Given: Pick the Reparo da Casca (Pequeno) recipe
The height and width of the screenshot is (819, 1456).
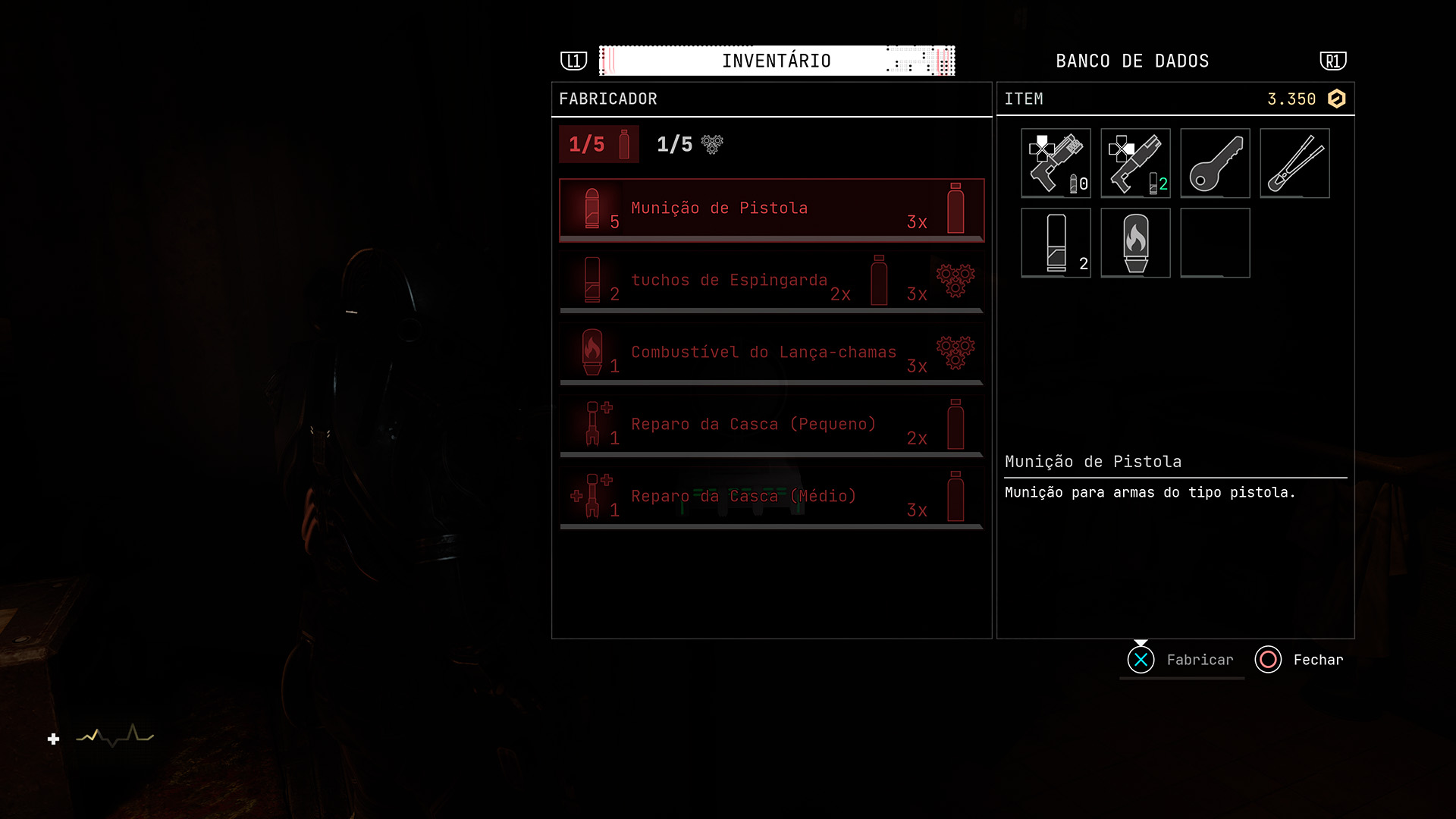Looking at the screenshot, I should pyautogui.click(x=771, y=426).
